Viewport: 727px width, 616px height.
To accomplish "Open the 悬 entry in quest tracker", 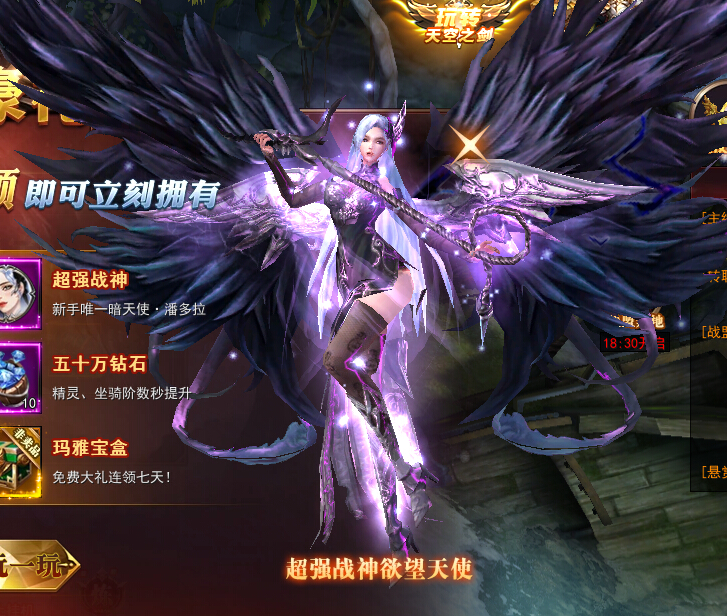I will pos(714,470).
